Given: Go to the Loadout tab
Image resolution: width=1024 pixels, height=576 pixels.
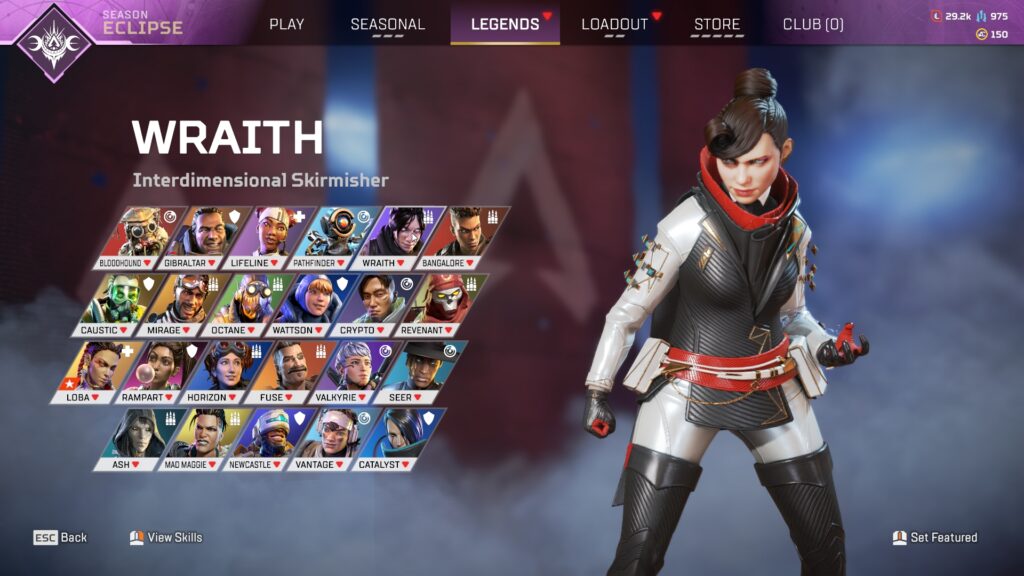Looking at the screenshot, I should pos(614,24).
